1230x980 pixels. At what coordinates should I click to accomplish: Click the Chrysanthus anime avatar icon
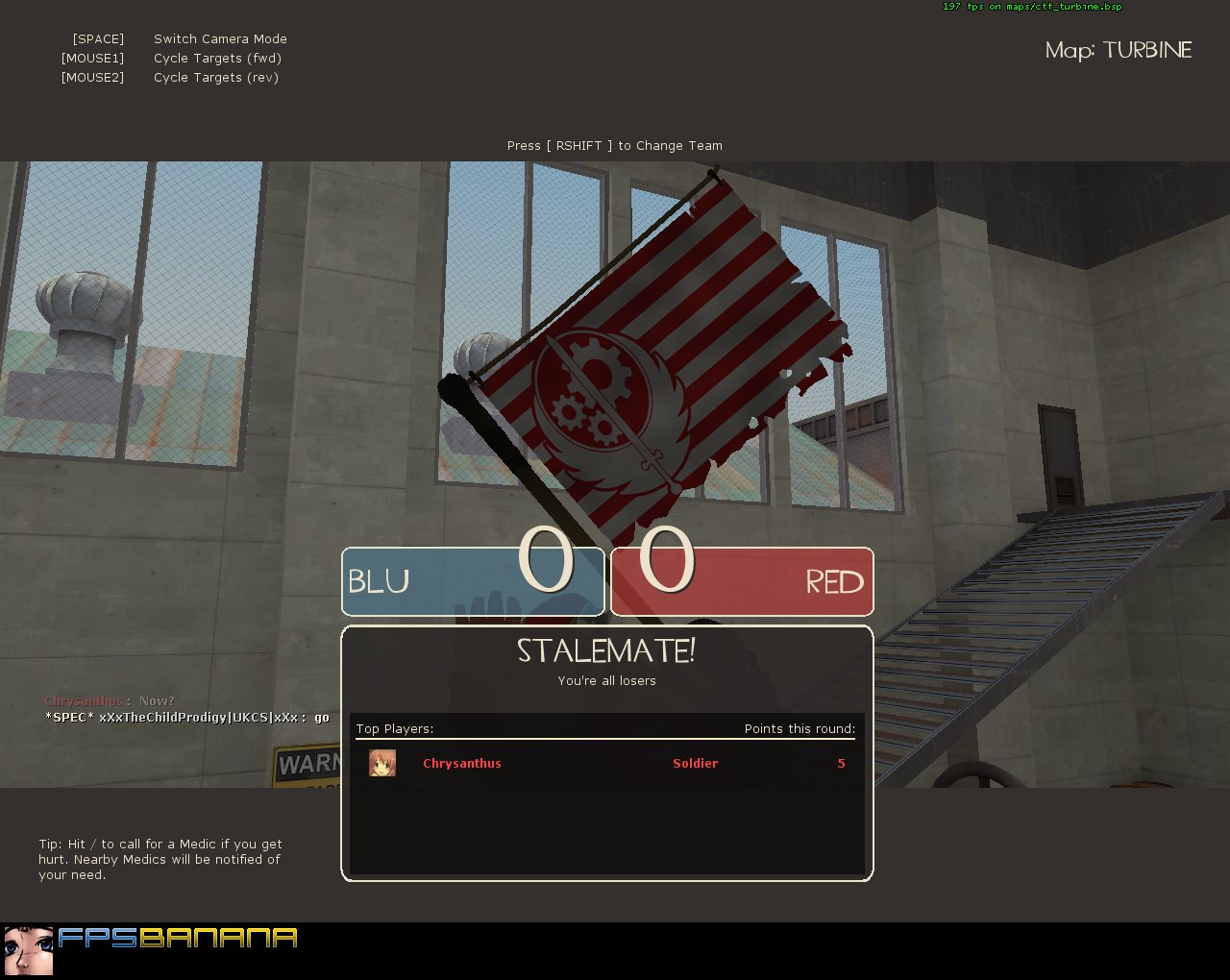[x=381, y=763]
